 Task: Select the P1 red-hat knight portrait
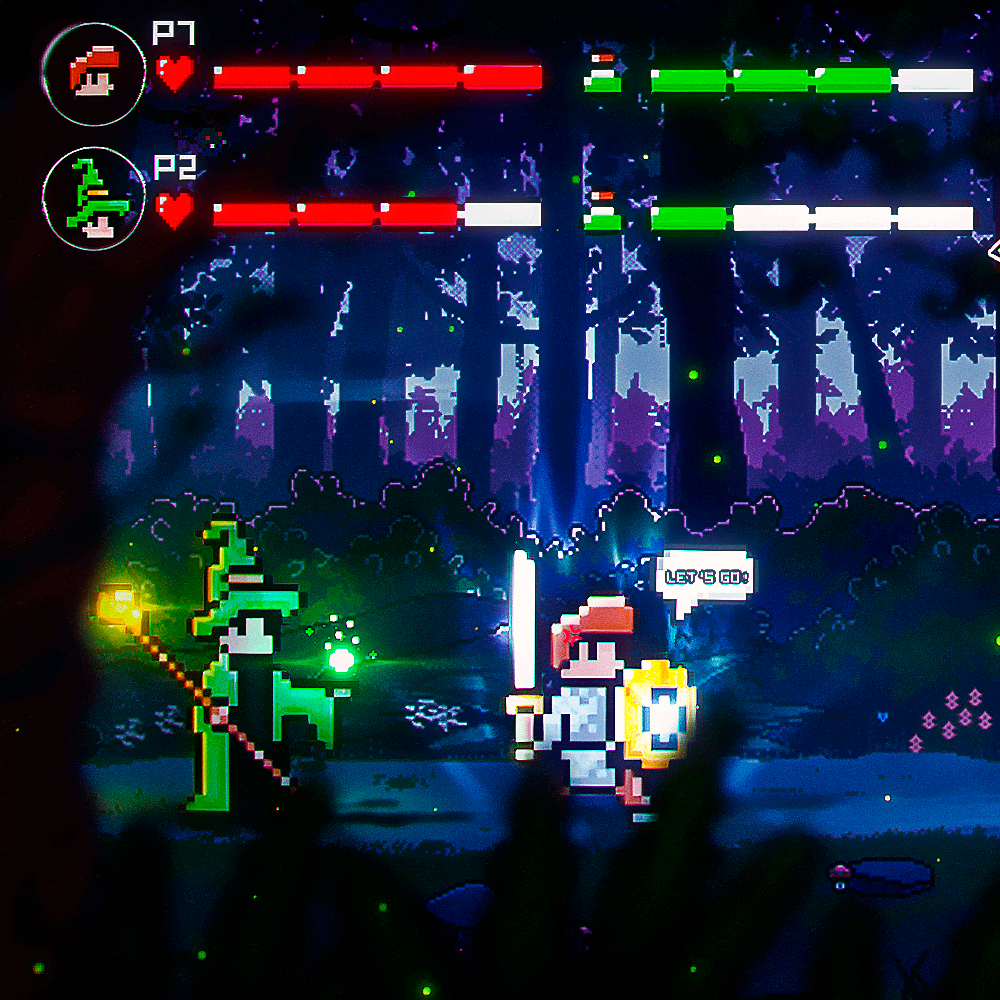(x=93, y=73)
